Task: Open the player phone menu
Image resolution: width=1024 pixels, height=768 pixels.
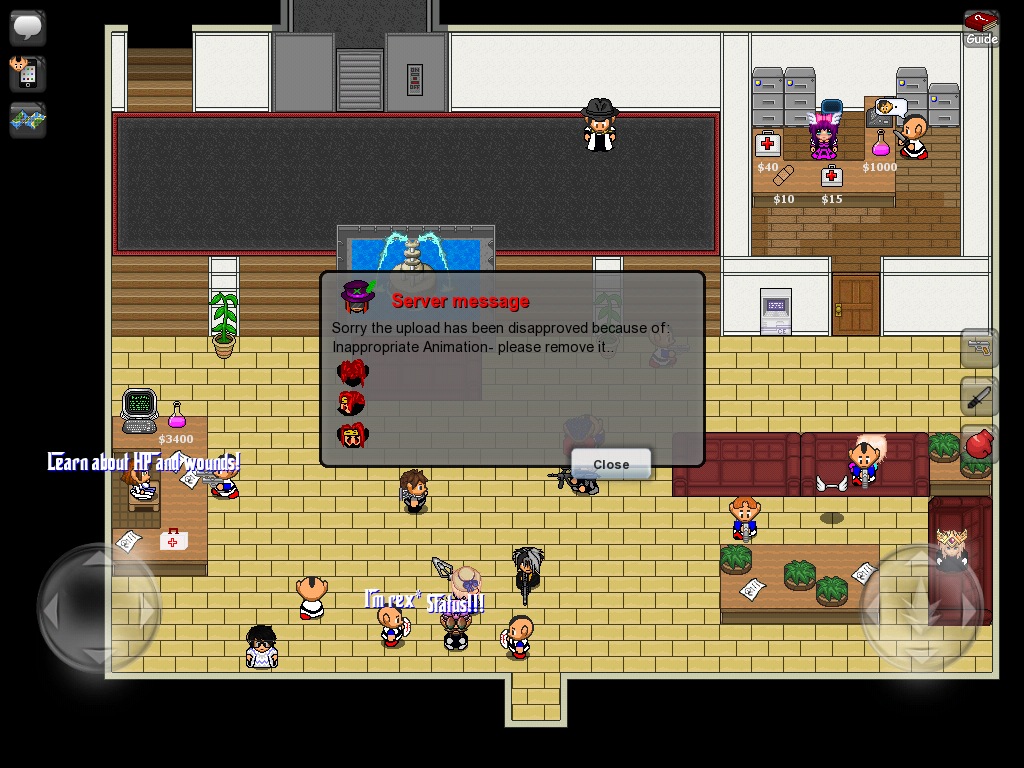Action: 28,73
